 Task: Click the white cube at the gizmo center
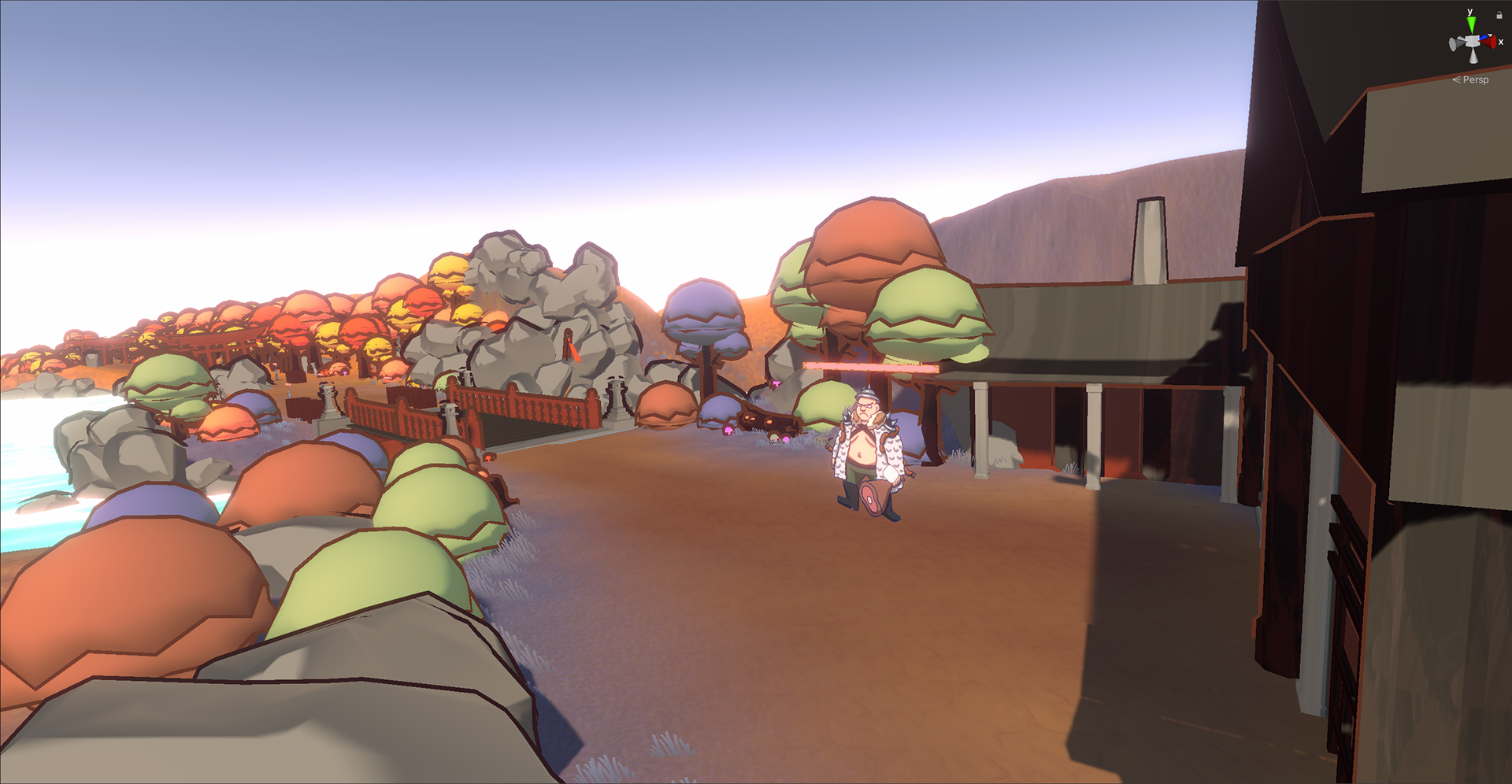click(1473, 40)
